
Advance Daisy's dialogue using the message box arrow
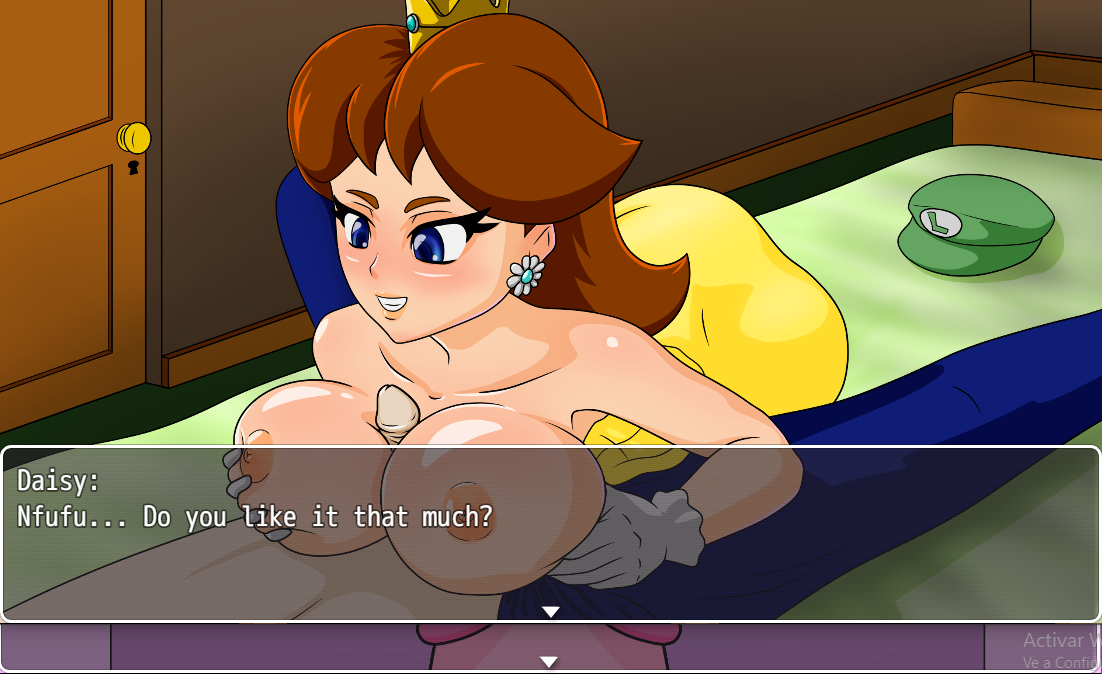tap(550, 611)
